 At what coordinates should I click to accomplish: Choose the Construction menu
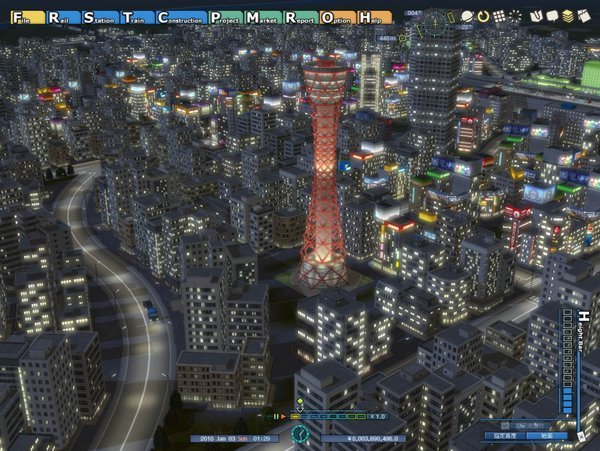182,18
